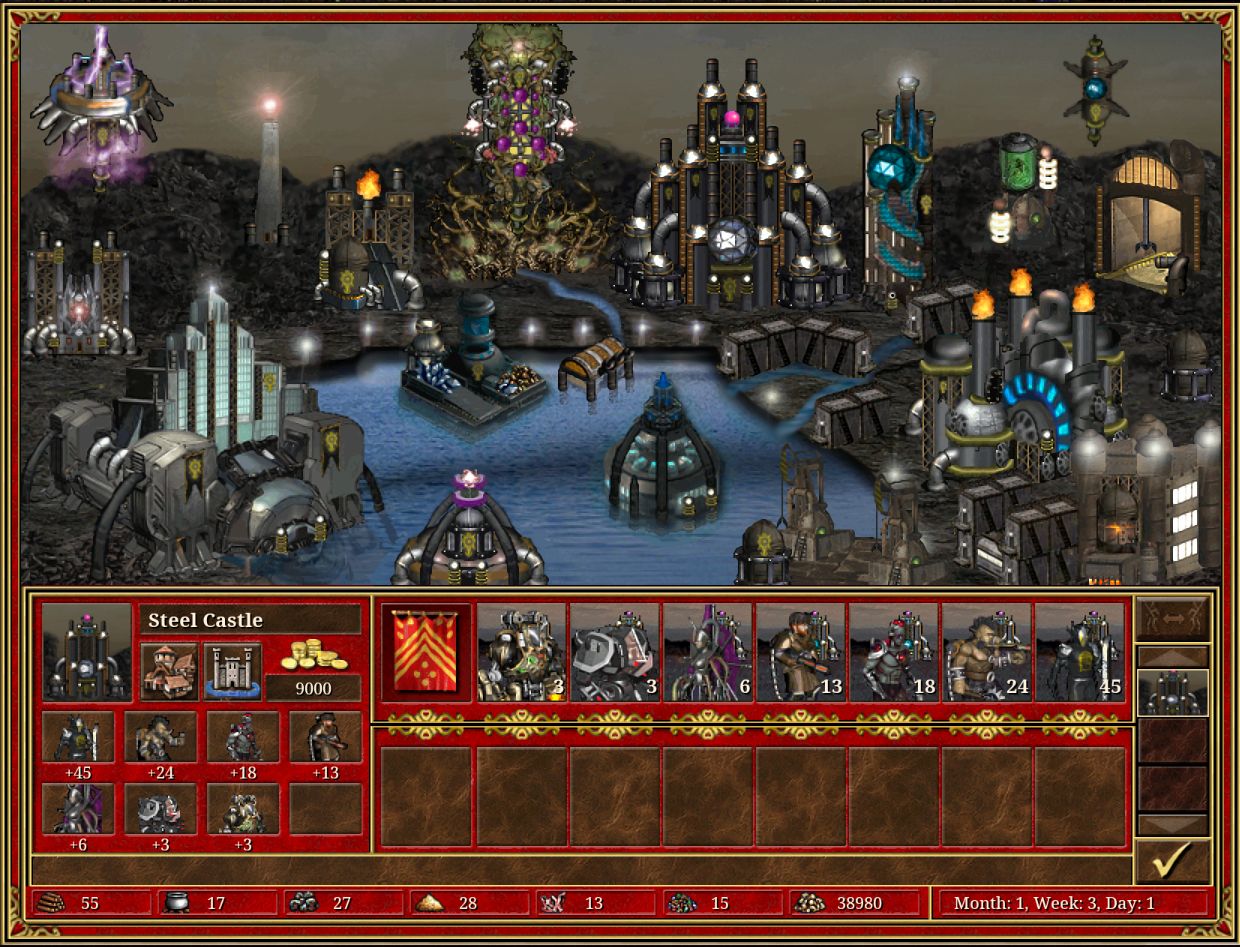Select the garrison stack of 45 creatures
This screenshot has width=1240, height=947.
(x=1080, y=652)
